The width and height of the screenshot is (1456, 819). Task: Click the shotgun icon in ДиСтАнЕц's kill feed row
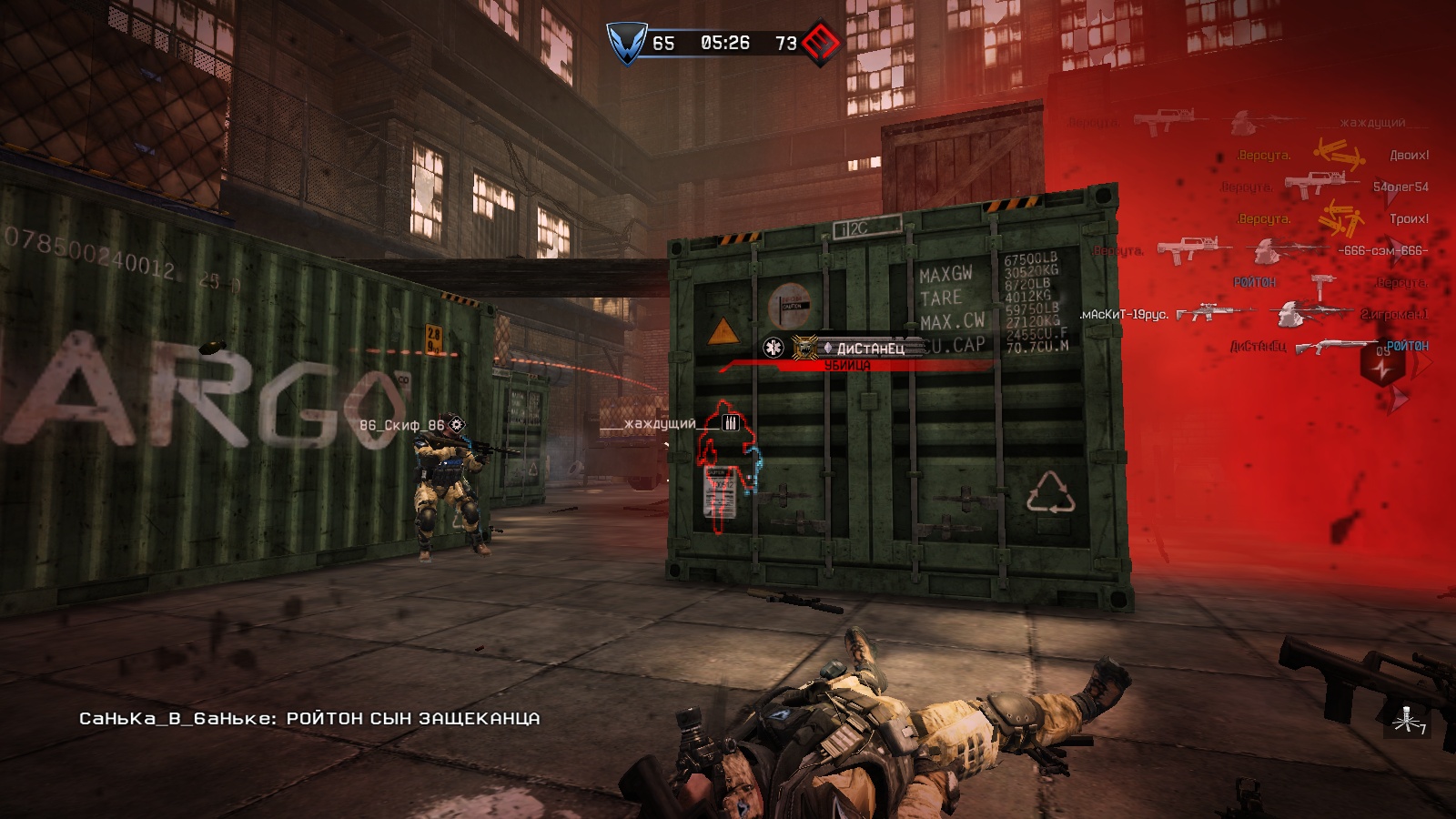[x=1335, y=347]
